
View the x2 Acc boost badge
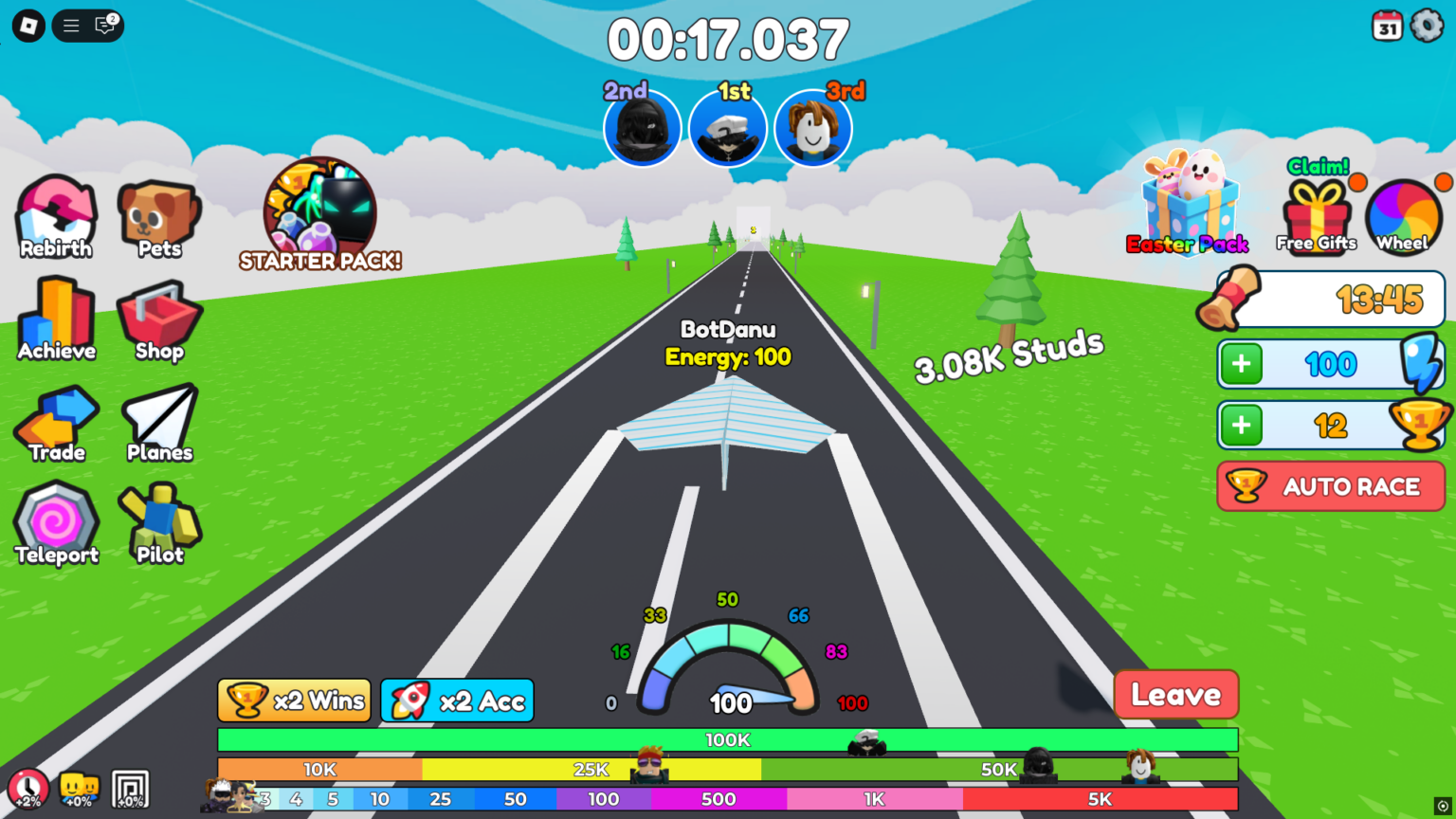pyautogui.click(x=457, y=701)
